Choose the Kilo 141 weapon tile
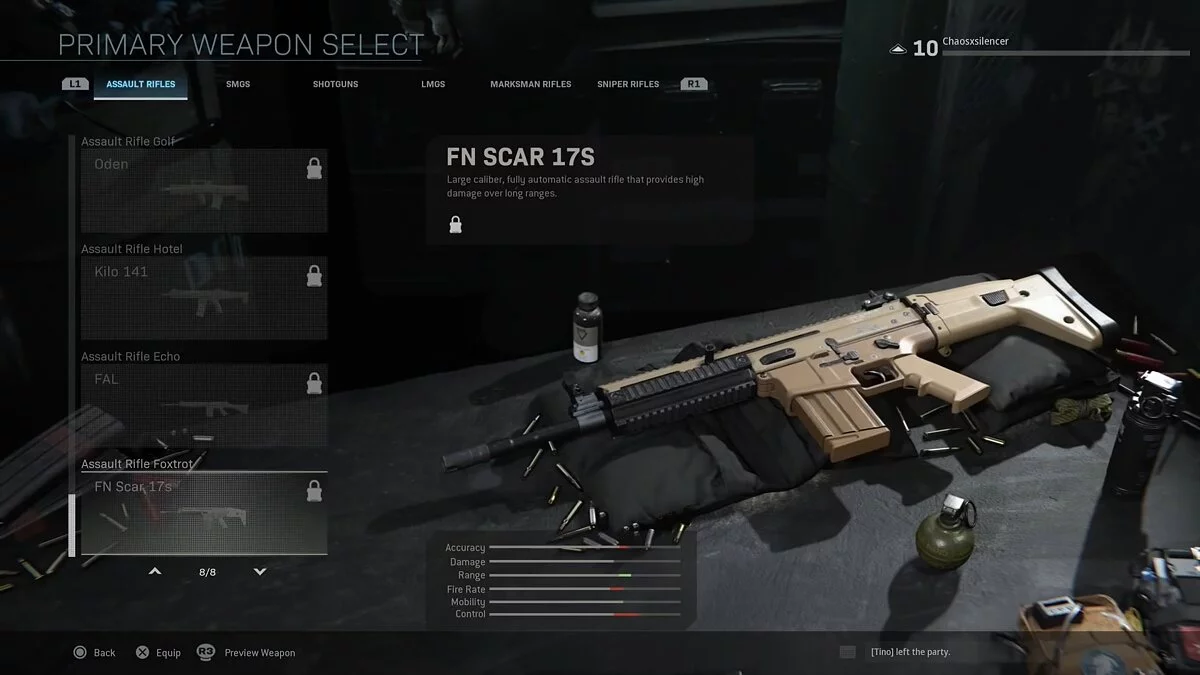1200x675 pixels. 204,297
